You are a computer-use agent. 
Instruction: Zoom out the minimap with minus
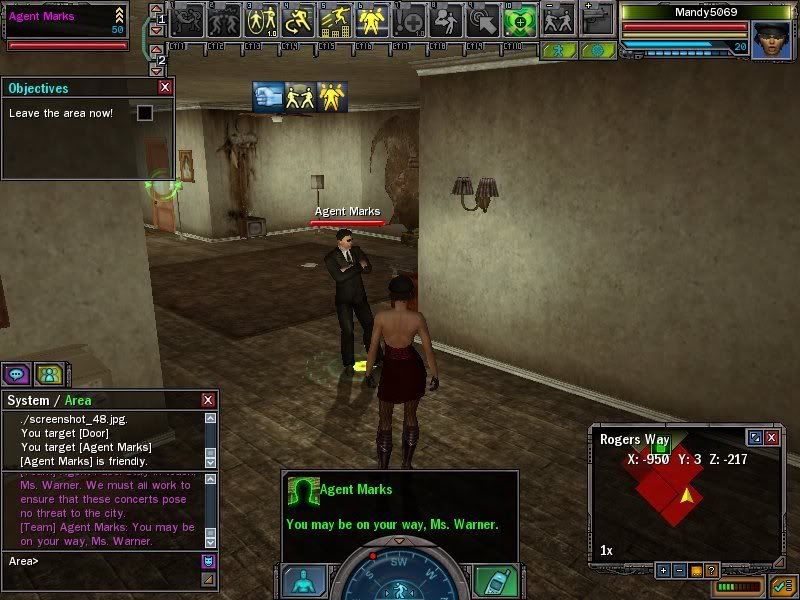point(678,570)
